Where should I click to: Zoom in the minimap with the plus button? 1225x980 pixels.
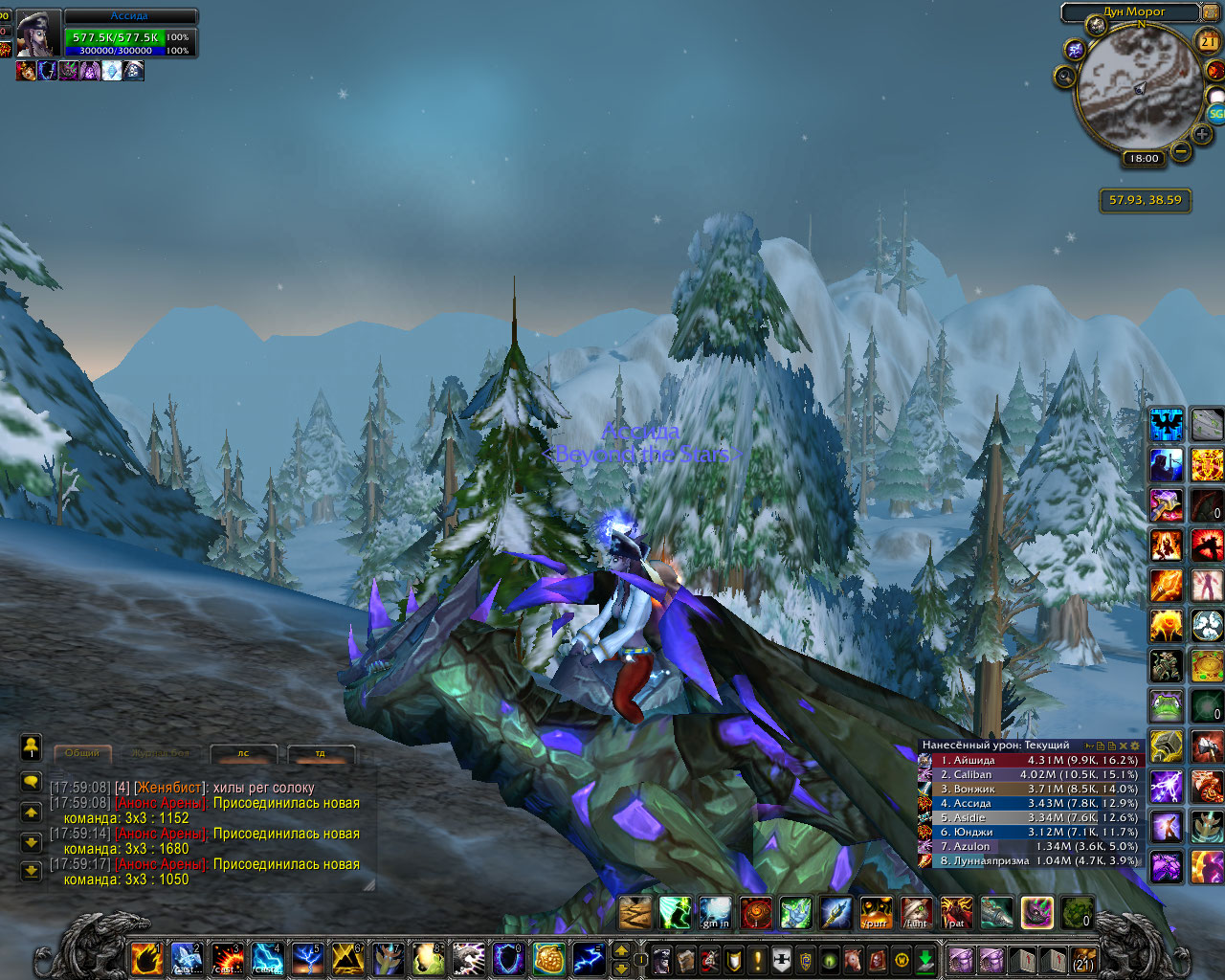click(x=1202, y=134)
